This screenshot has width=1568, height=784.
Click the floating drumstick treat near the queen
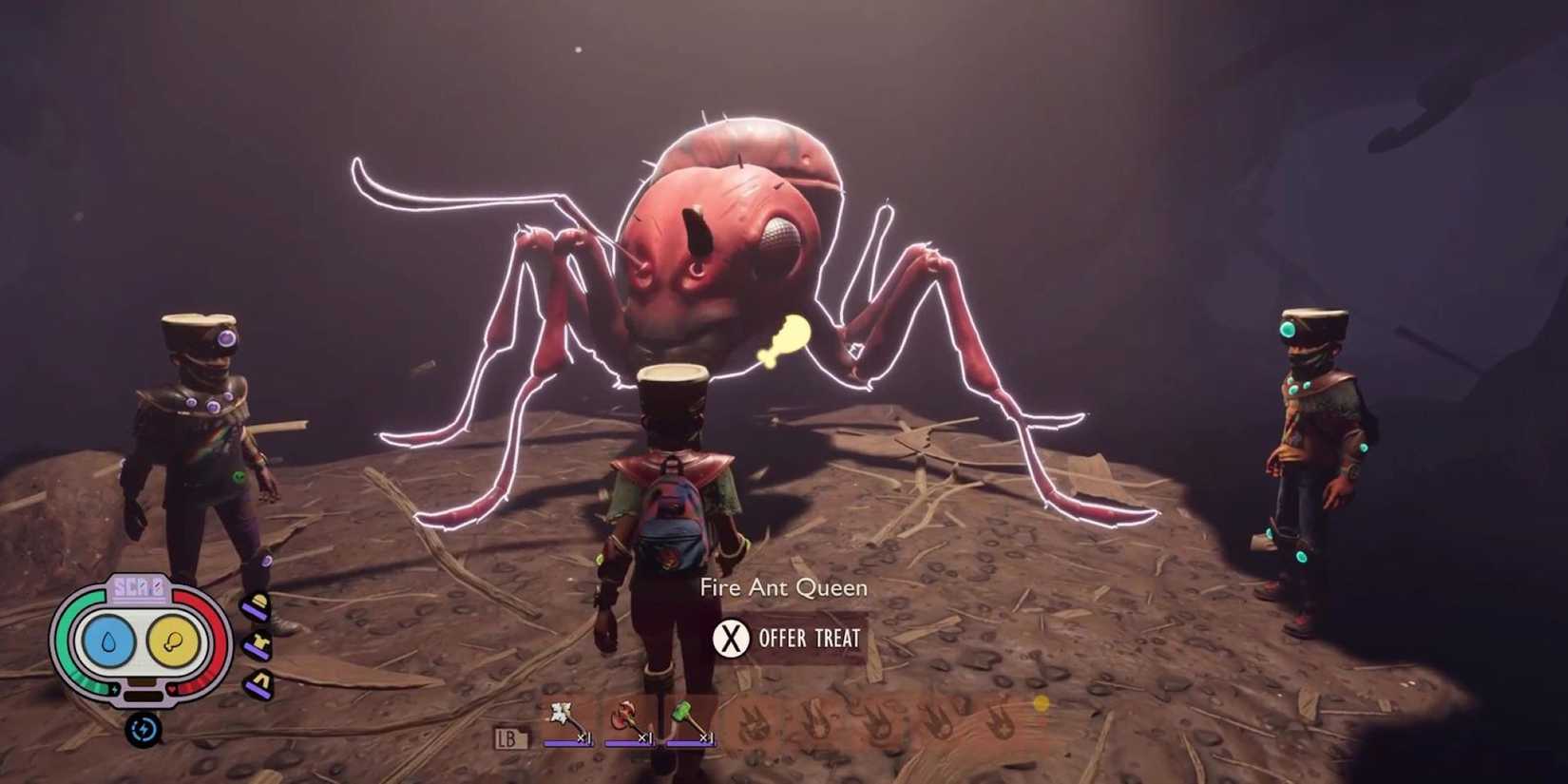(783, 340)
